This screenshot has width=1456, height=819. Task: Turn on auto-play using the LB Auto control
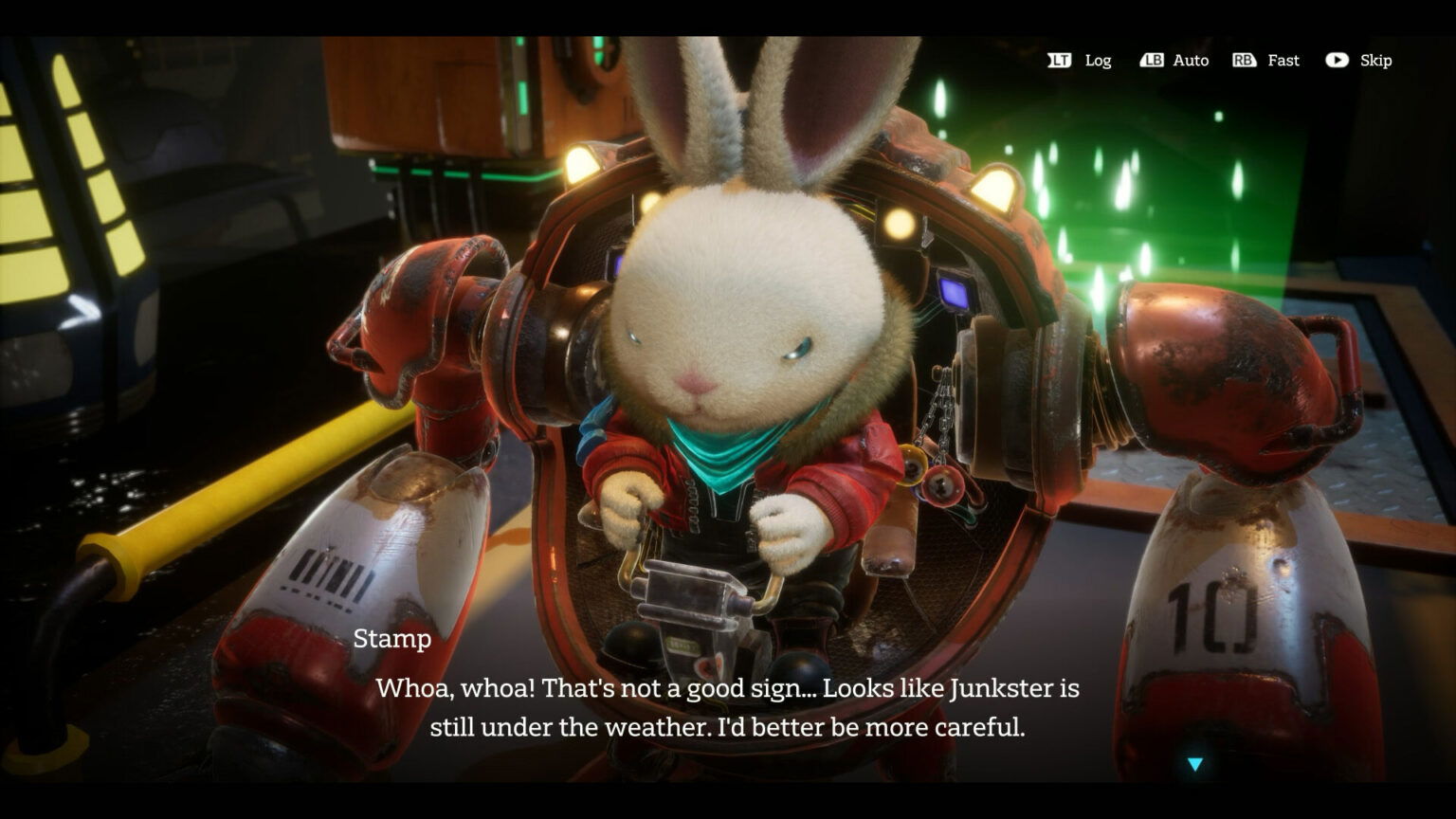tap(1175, 60)
